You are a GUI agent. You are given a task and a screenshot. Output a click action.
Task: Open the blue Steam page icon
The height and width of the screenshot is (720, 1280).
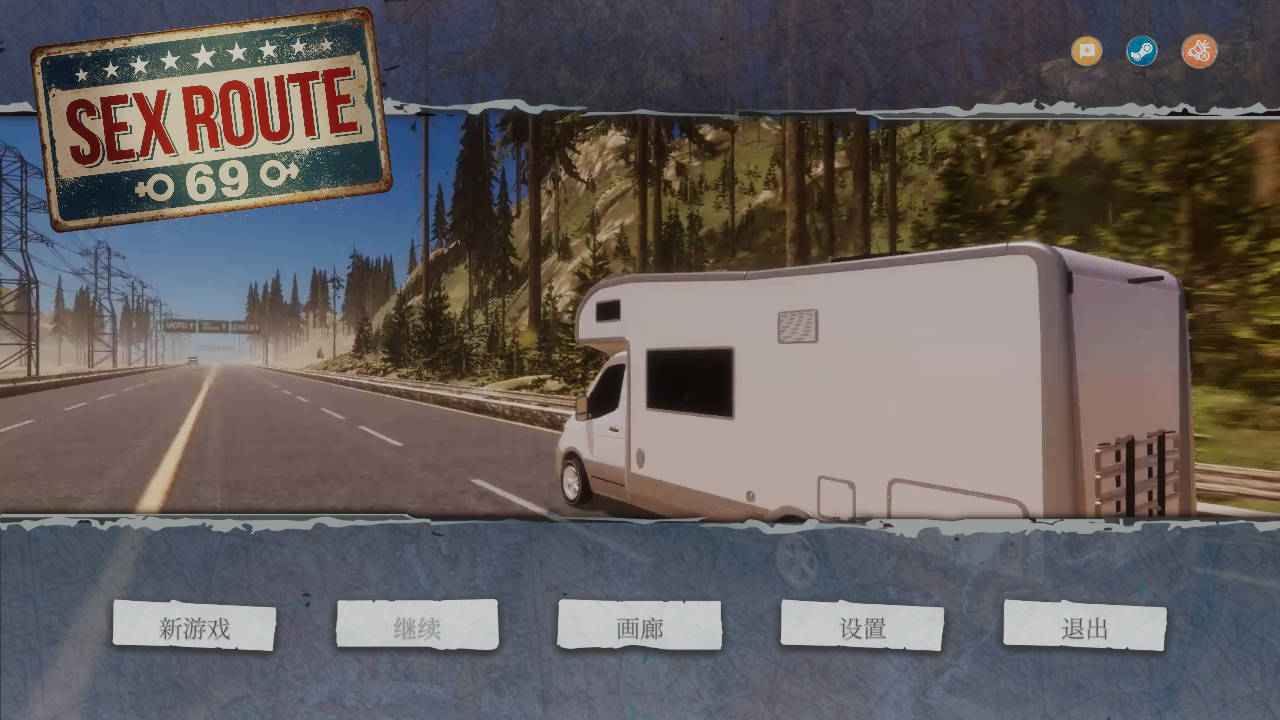pyautogui.click(x=1142, y=51)
